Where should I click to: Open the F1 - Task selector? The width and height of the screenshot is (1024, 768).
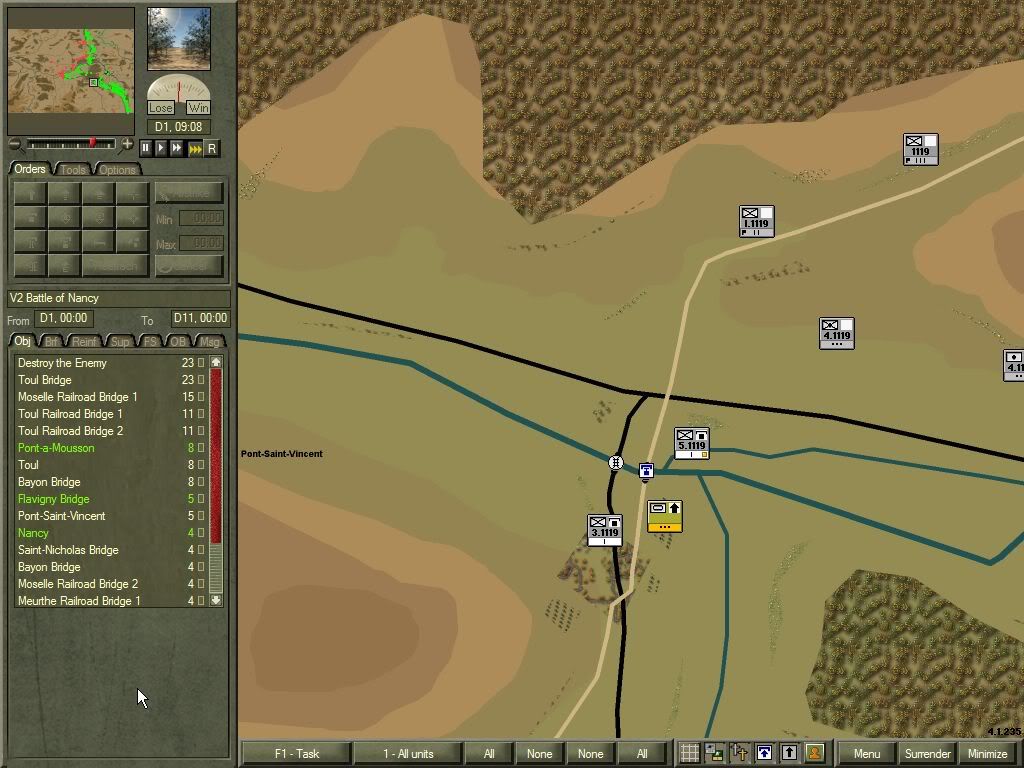(296, 753)
